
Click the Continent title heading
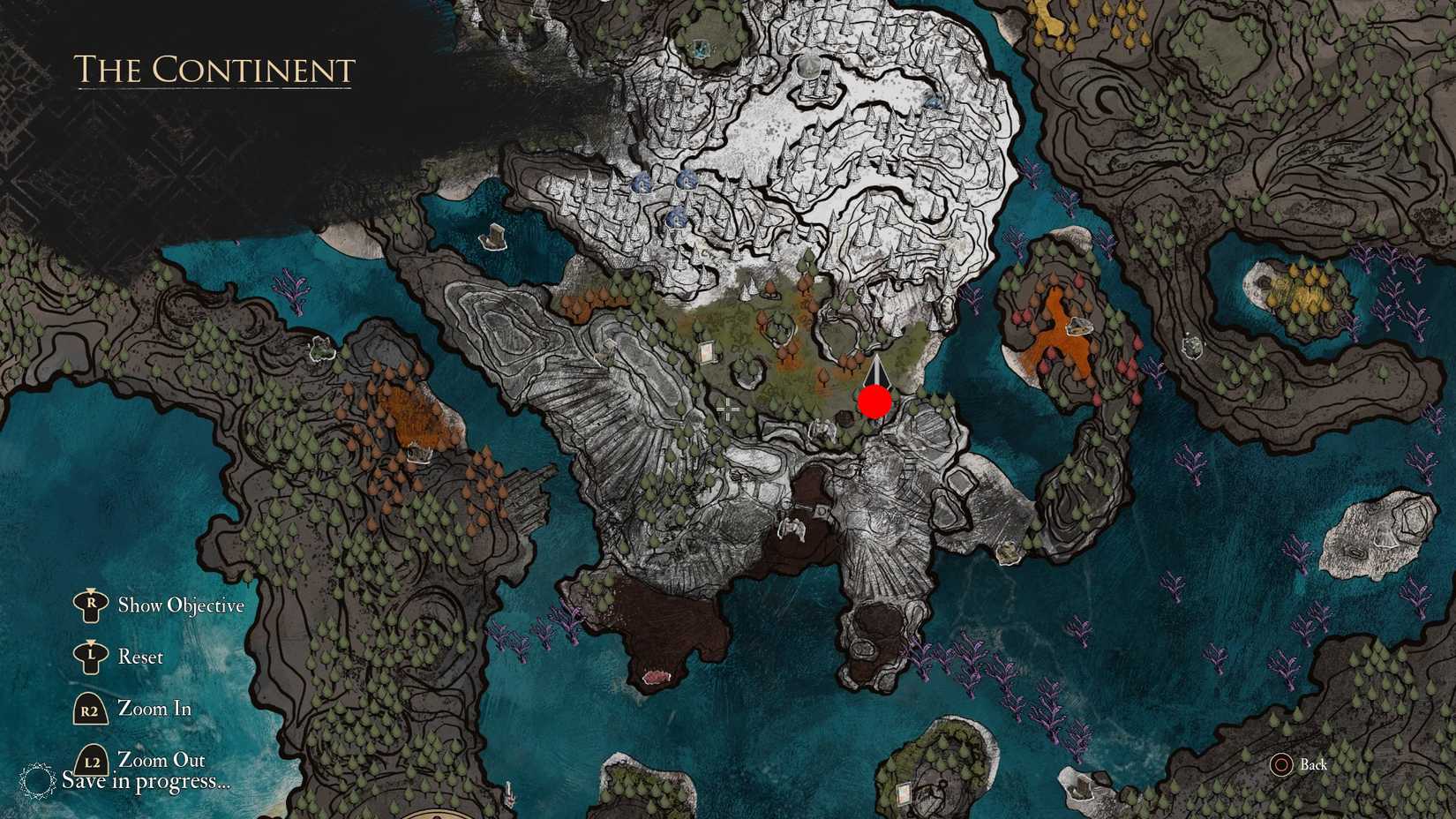click(214, 71)
